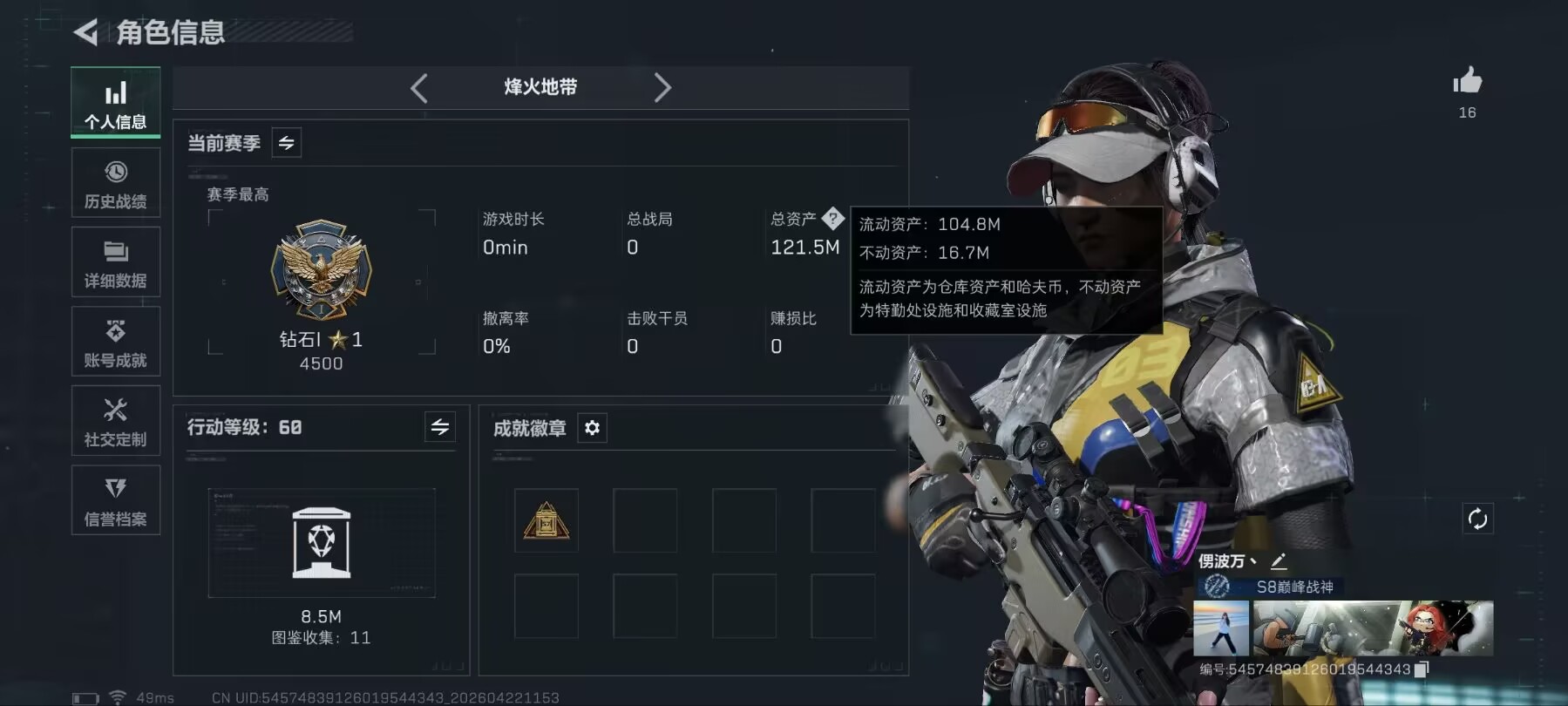Edit the player name with the pencil icon
This screenshot has height=706, width=1568.
(x=1279, y=561)
